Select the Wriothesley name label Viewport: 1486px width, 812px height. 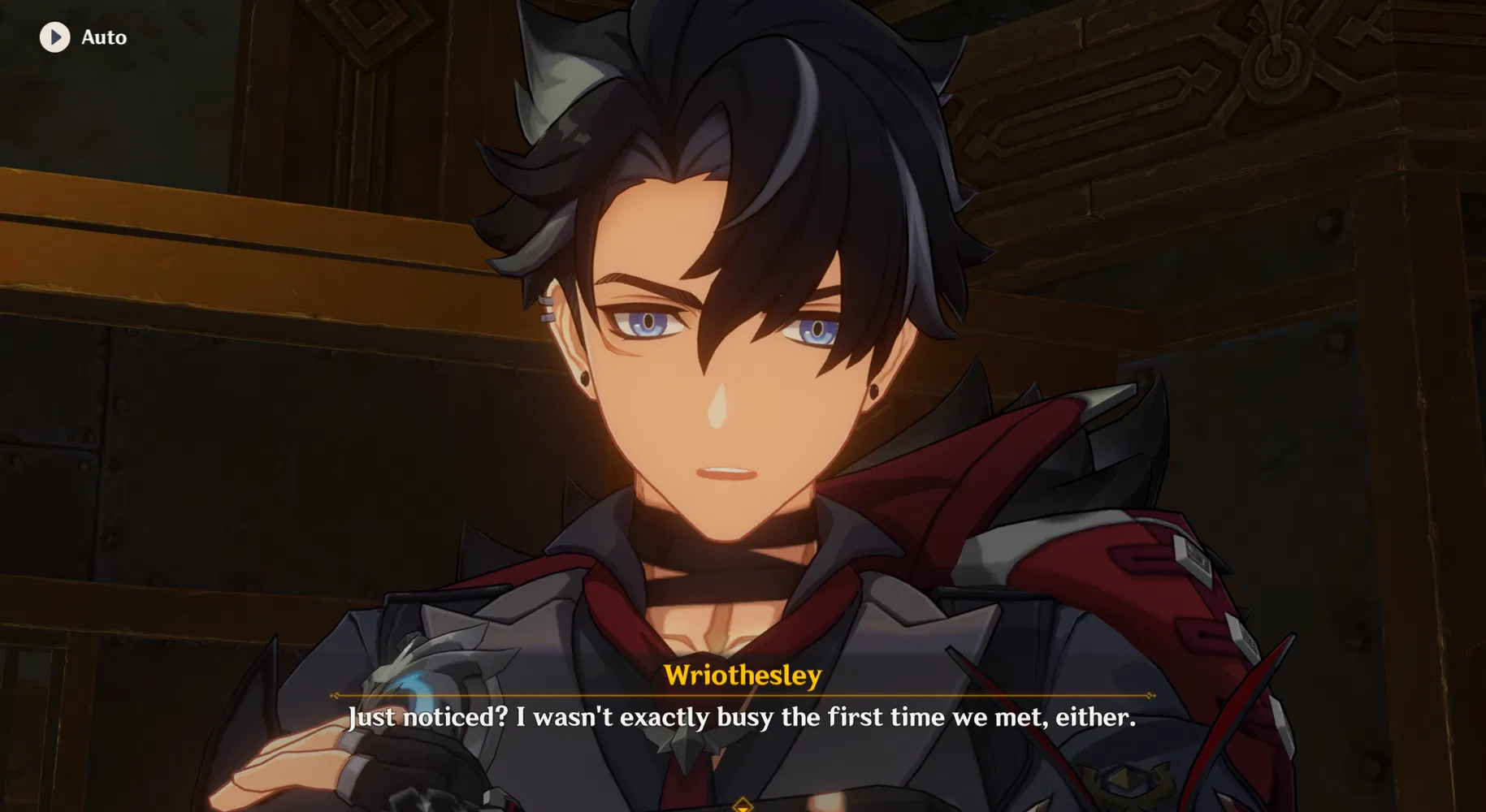coord(743,673)
